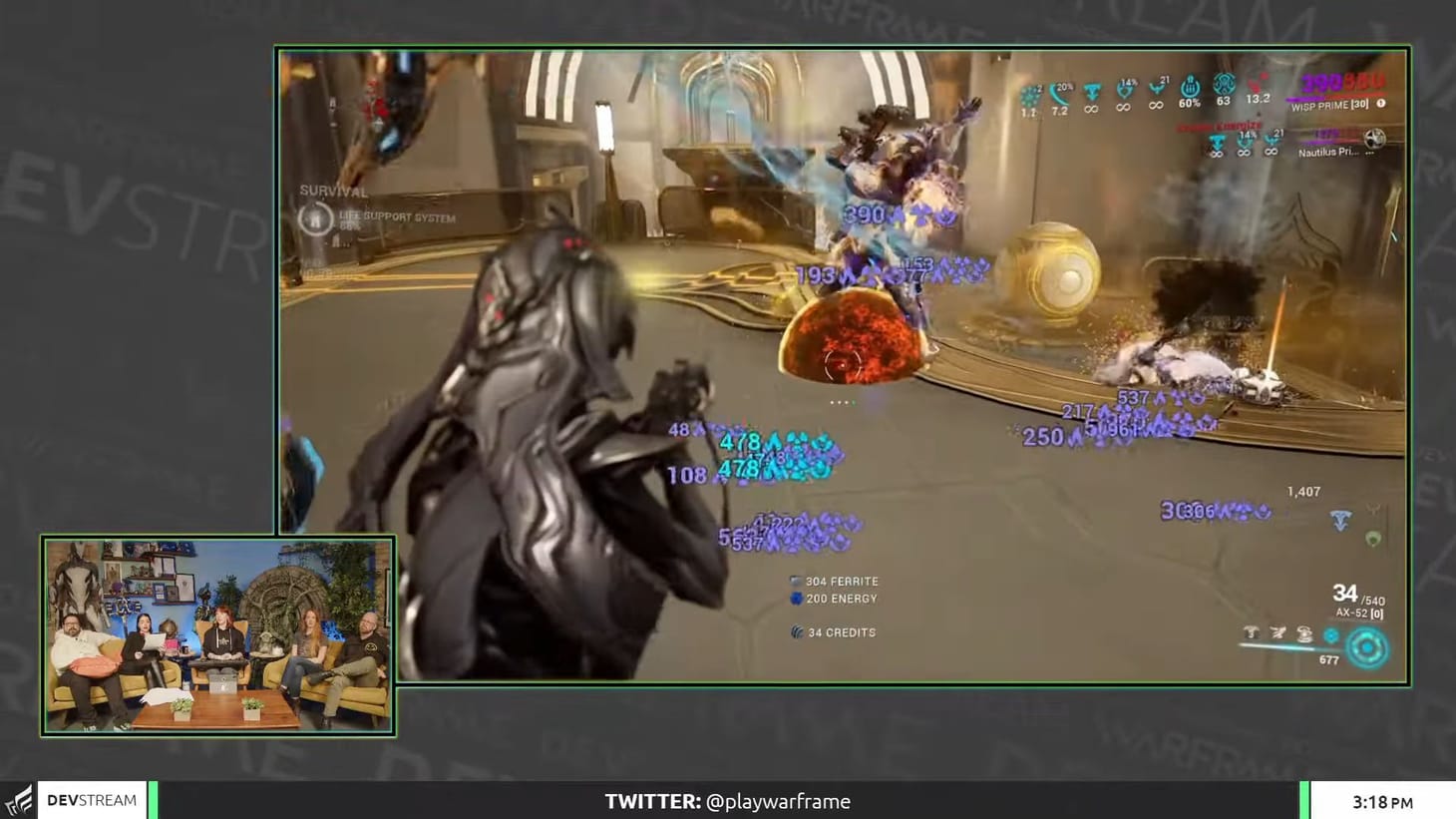Image resolution: width=1456 pixels, height=819 pixels.
Task: Click the Archwing gear item icon
Action: [x=1276, y=633]
